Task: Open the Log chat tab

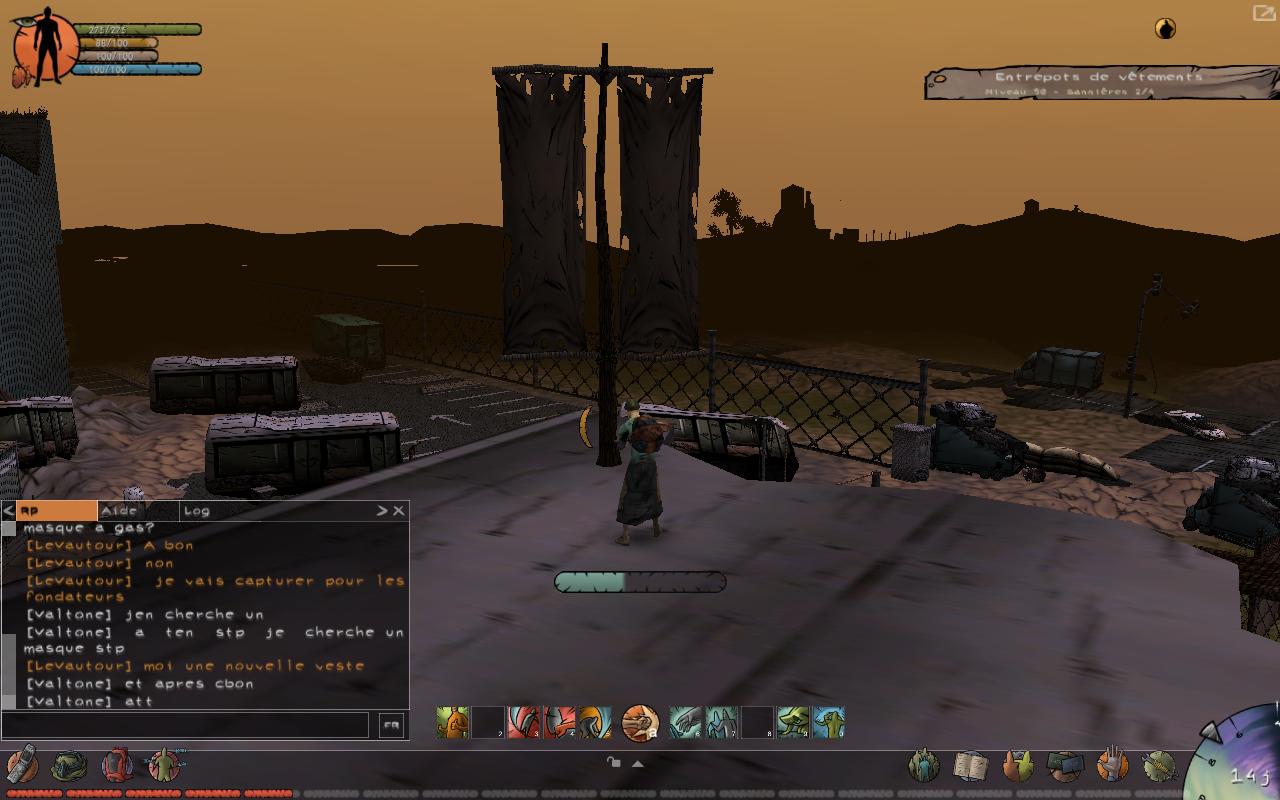Action: (197, 511)
